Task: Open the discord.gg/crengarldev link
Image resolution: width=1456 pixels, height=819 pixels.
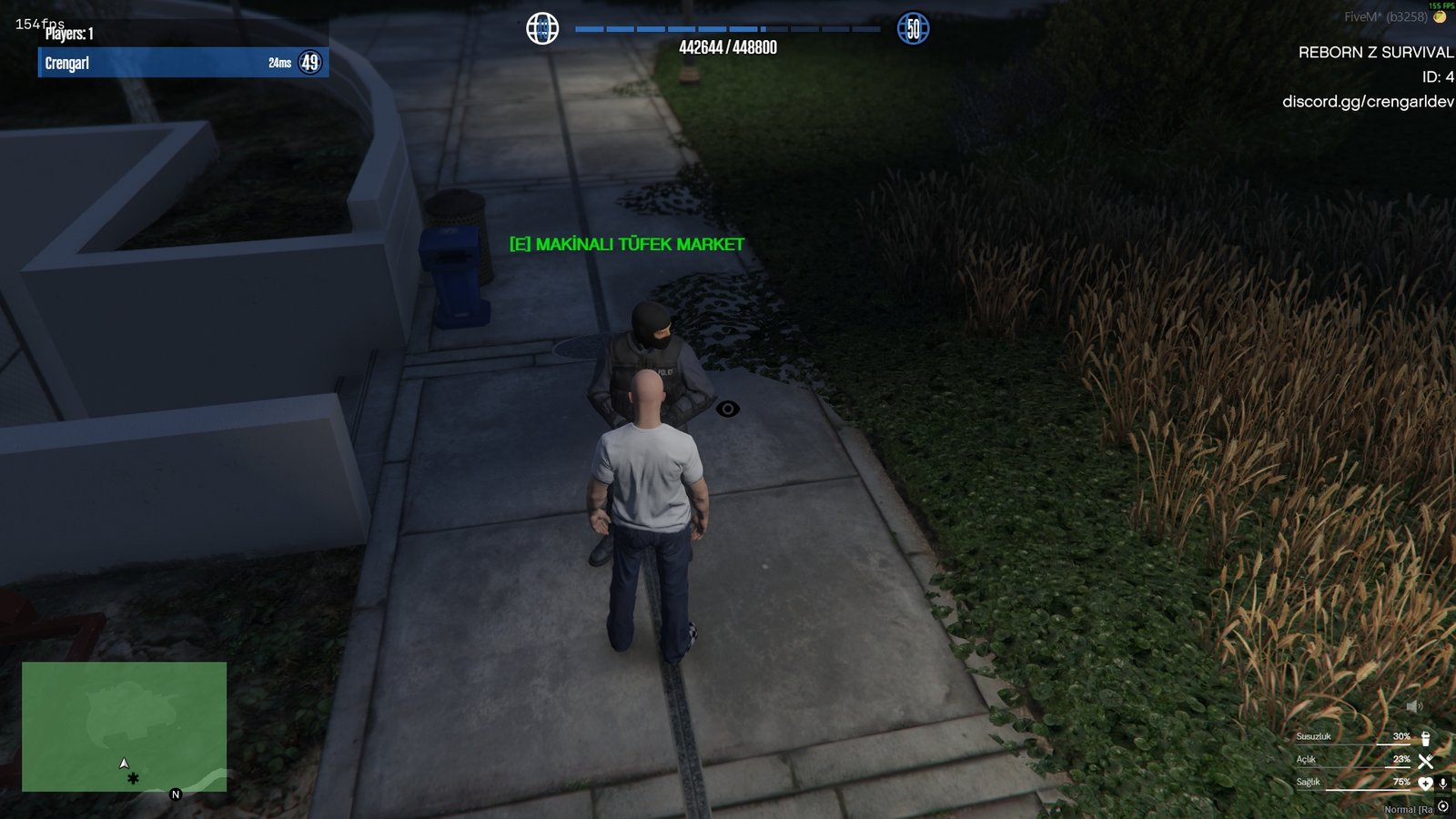Action: (x=1370, y=102)
